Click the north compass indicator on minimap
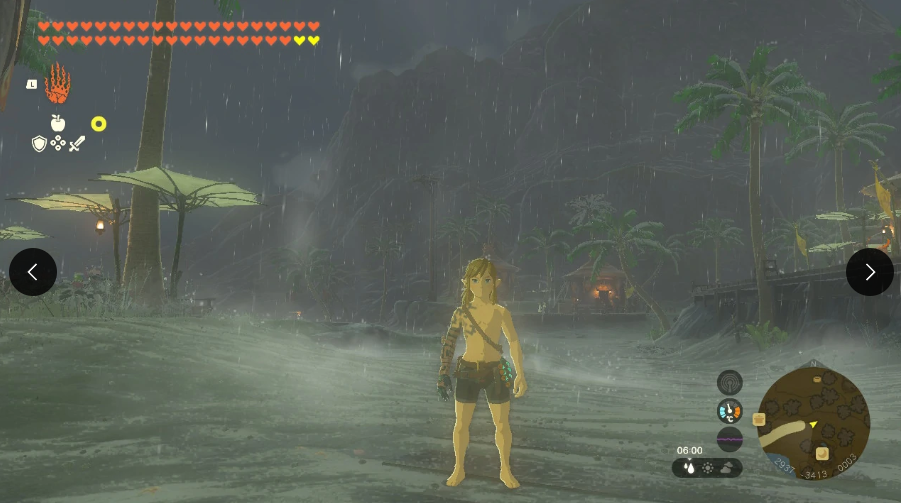The height and width of the screenshot is (503, 901). (813, 364)
